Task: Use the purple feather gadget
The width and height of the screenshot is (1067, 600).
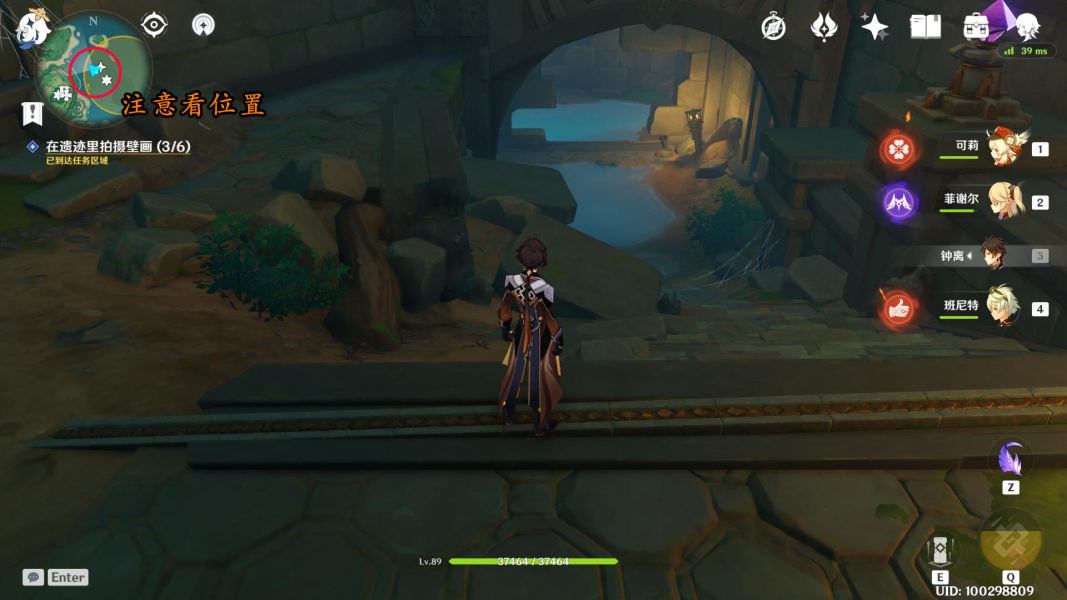Action: tap(1010, 459)
